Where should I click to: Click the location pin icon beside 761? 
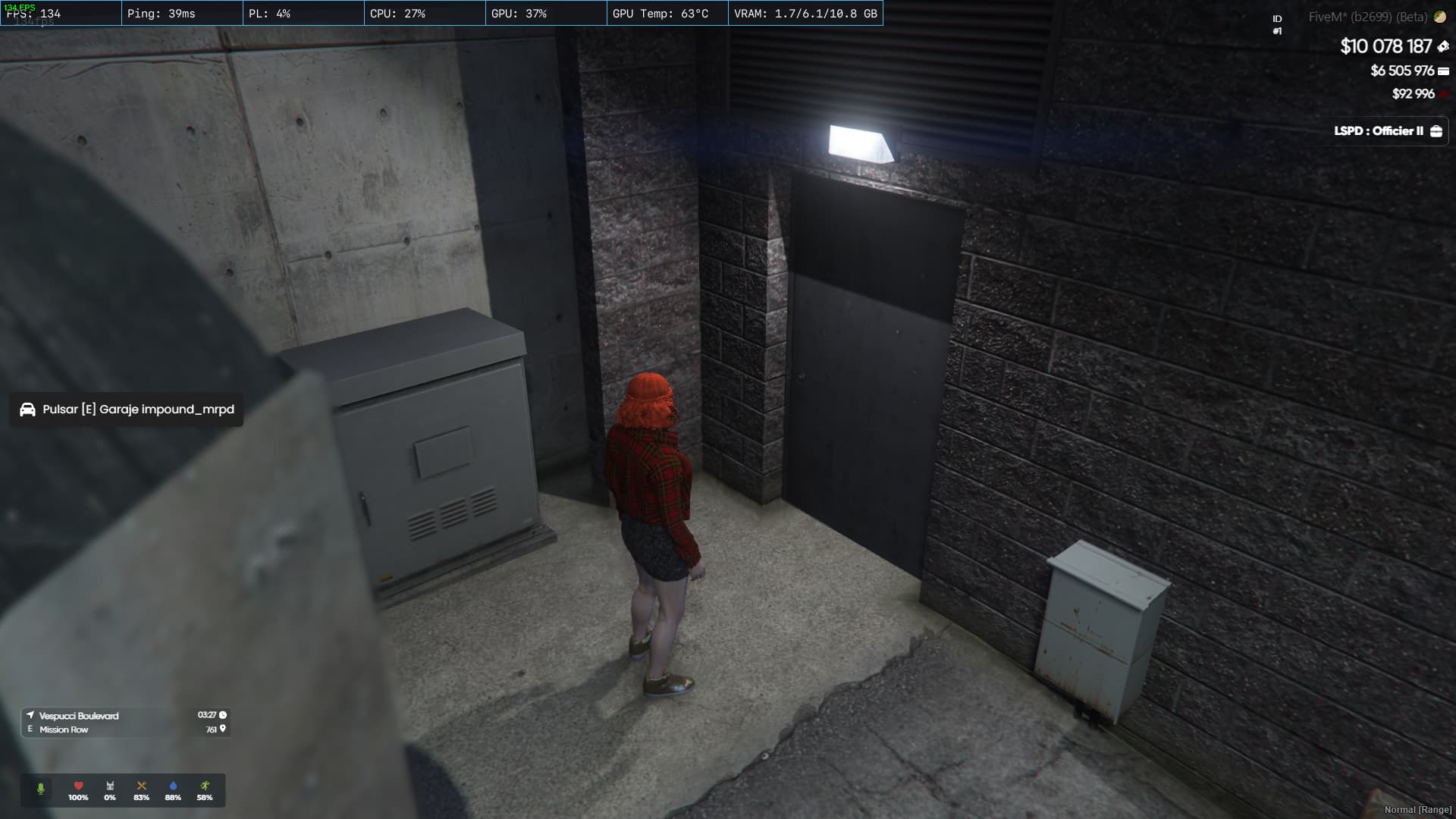click(221, 729)
